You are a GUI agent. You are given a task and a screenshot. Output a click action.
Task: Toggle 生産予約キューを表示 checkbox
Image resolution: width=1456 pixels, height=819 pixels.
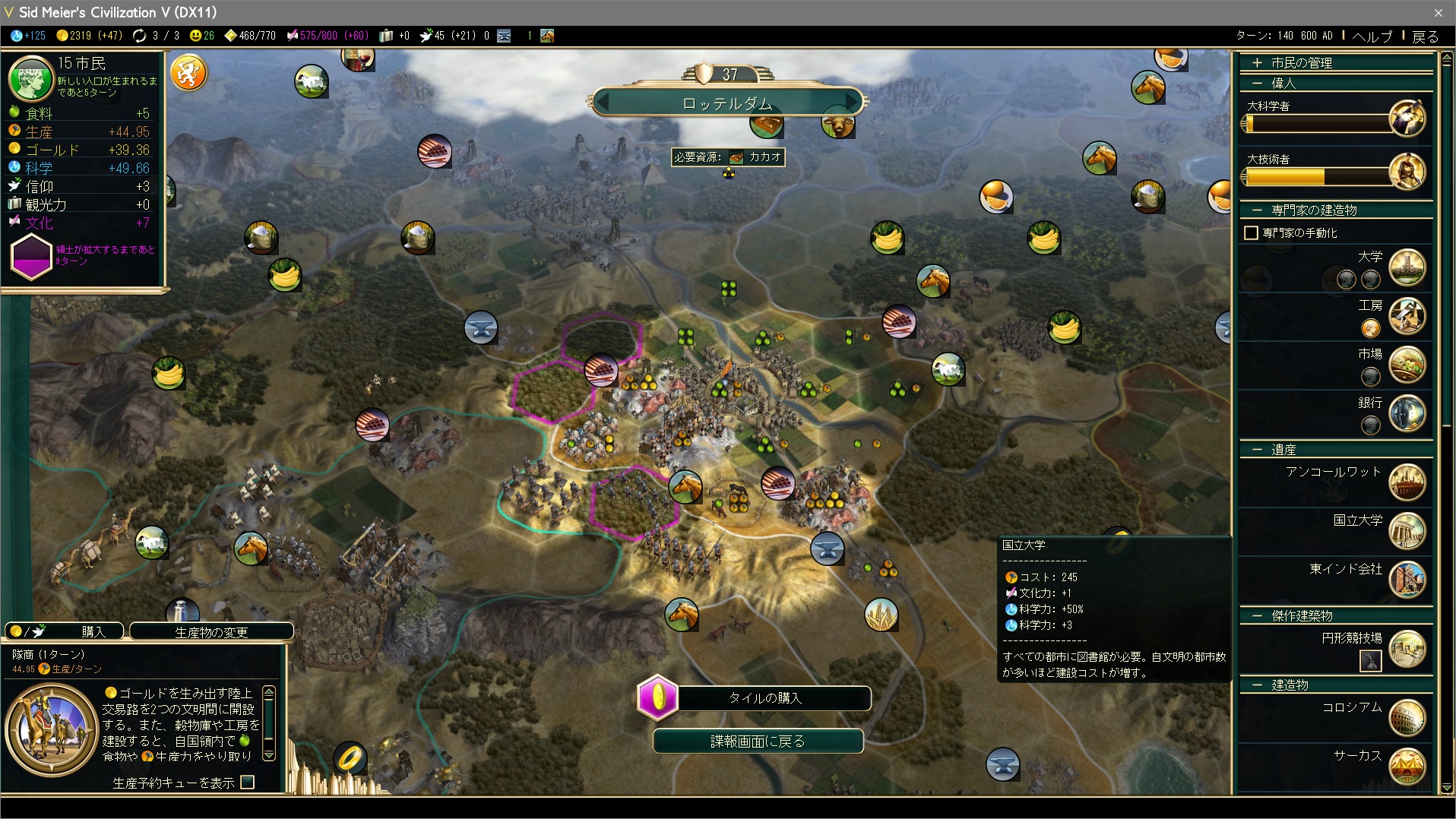pos(248,782)
